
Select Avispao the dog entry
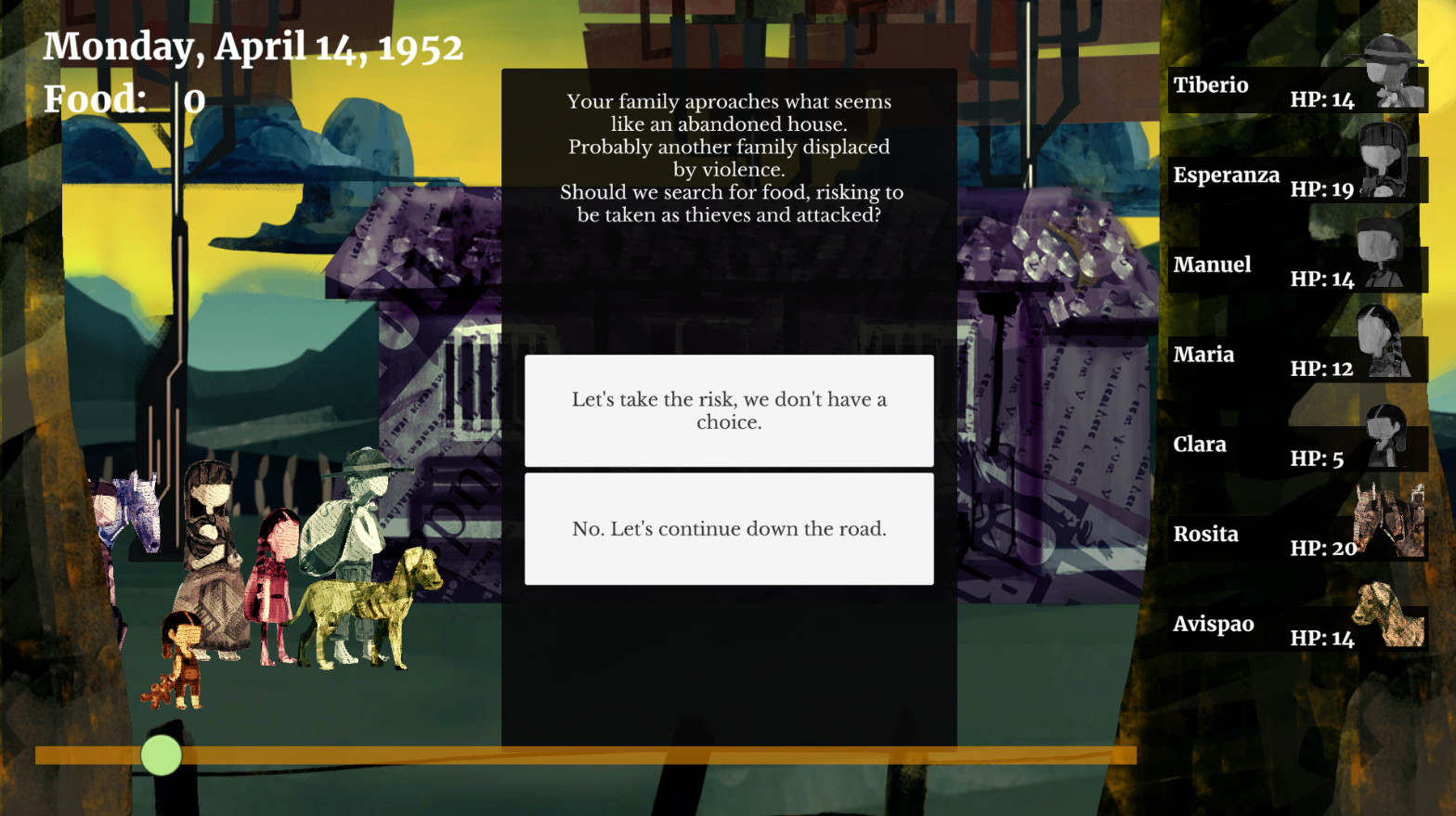(x=1296, y=628)
